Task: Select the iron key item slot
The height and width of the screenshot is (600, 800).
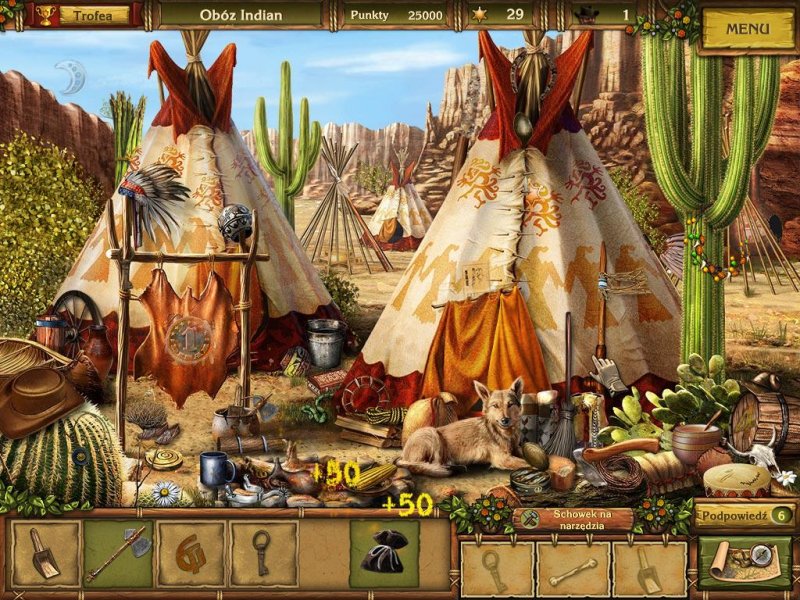Action: pyautogui.click(x=263, y=554)
